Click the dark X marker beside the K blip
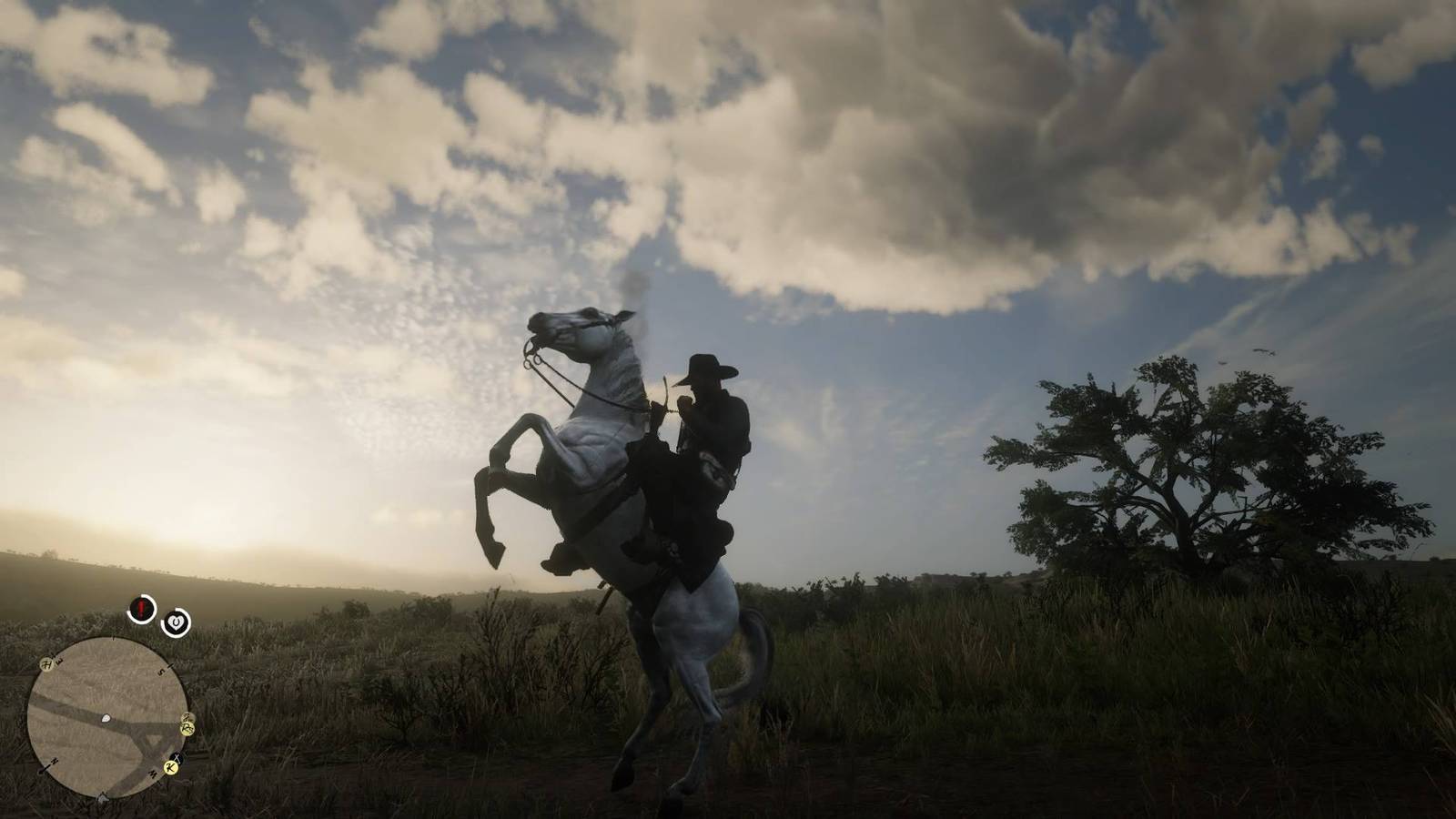Viewport: 1456px width, 819px height. (x=177, y=757)
